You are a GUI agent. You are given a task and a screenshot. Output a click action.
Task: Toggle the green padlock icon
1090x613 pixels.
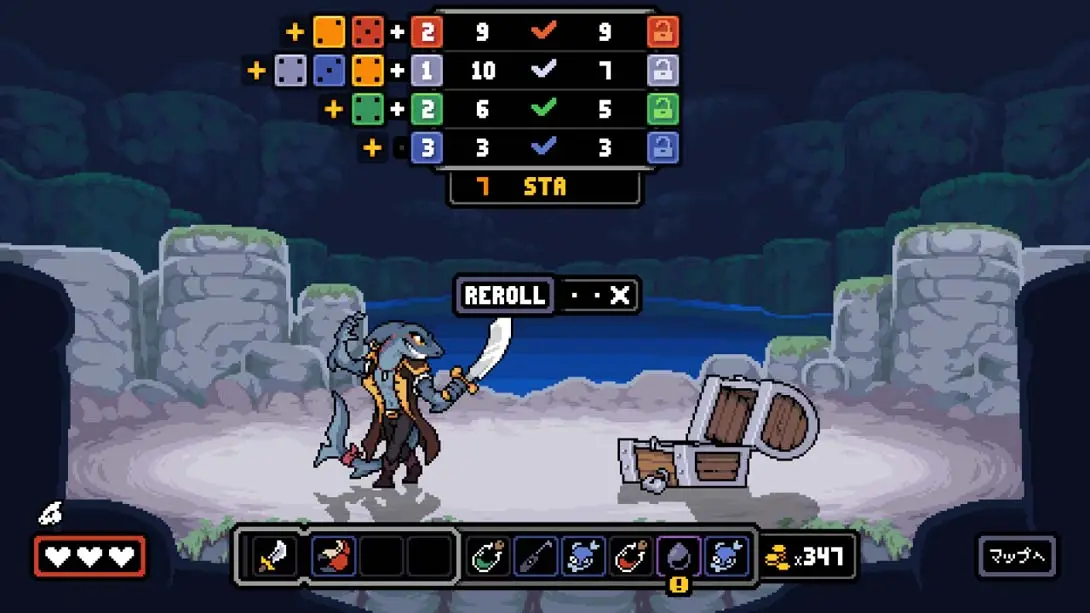point(662,109)
